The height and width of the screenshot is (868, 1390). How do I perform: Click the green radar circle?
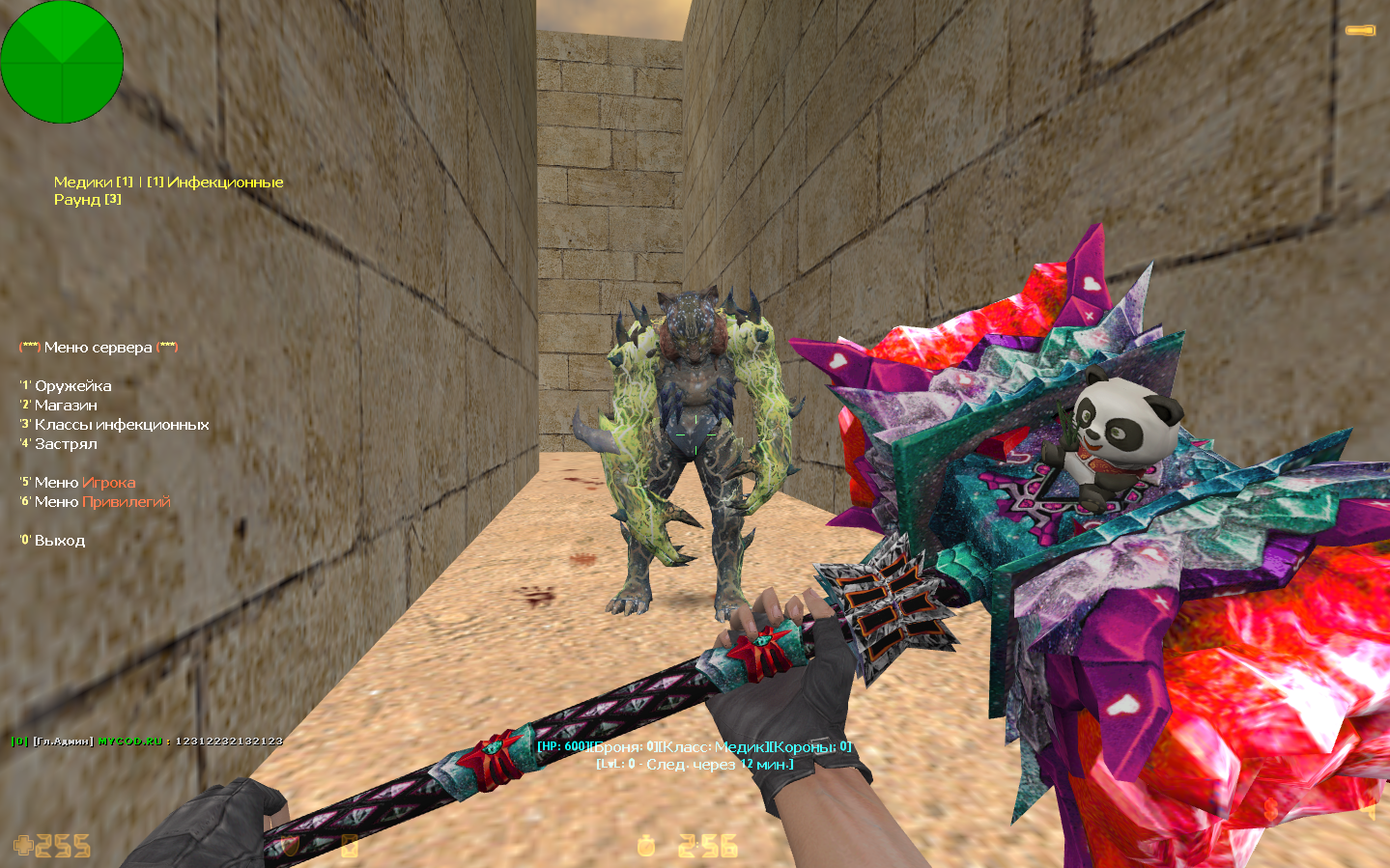pyautogui.click(x=62, y=62)
